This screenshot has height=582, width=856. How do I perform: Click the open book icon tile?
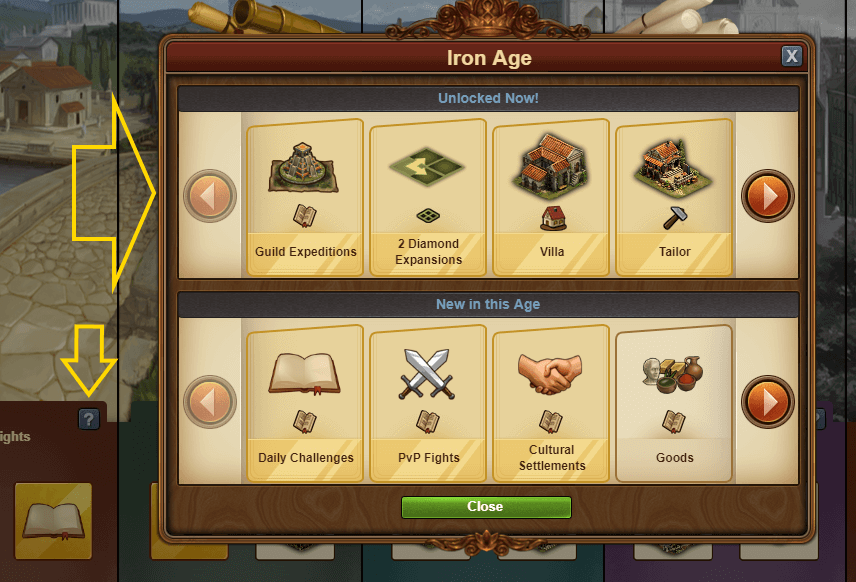tap(53, 520)
